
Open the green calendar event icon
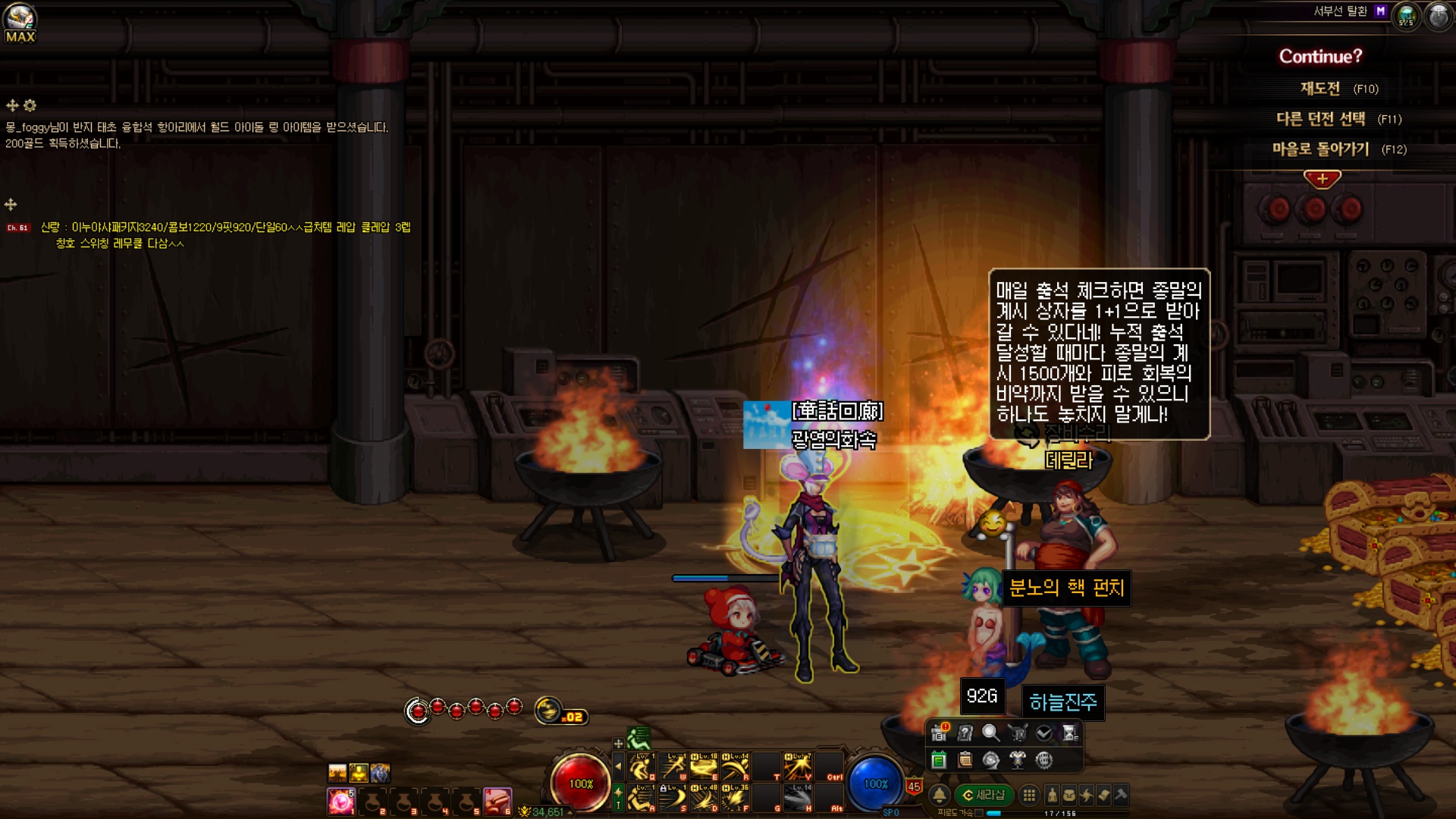coord(939,760)
